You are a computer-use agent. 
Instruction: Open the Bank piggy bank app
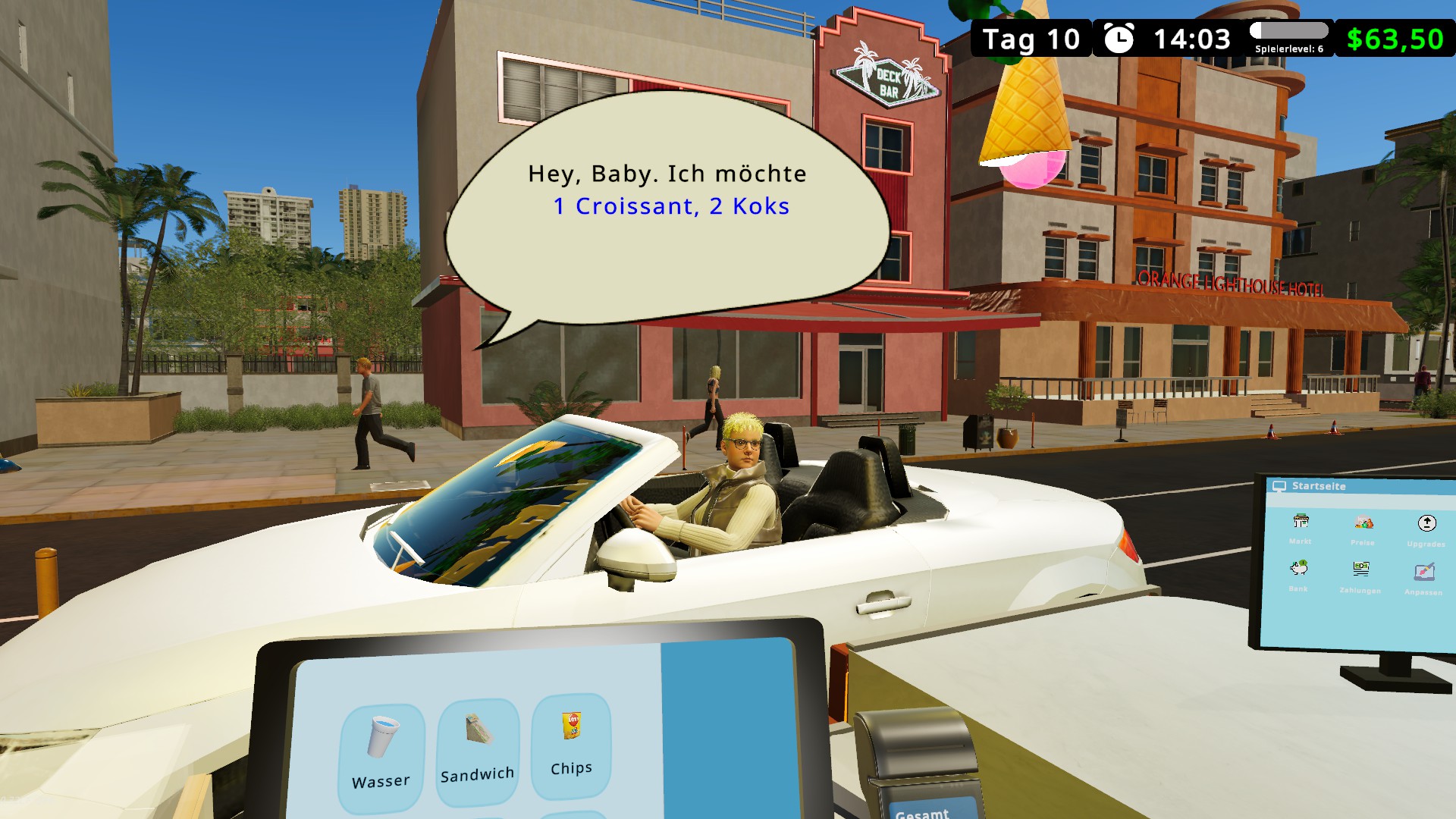click(x=1298, y=574)
